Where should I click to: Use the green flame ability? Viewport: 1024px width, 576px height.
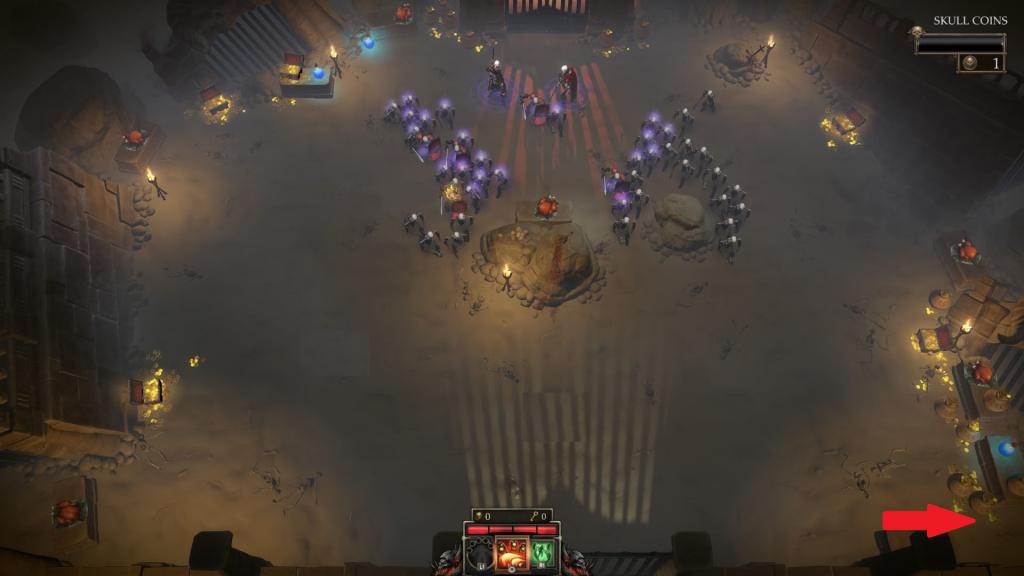543,553
